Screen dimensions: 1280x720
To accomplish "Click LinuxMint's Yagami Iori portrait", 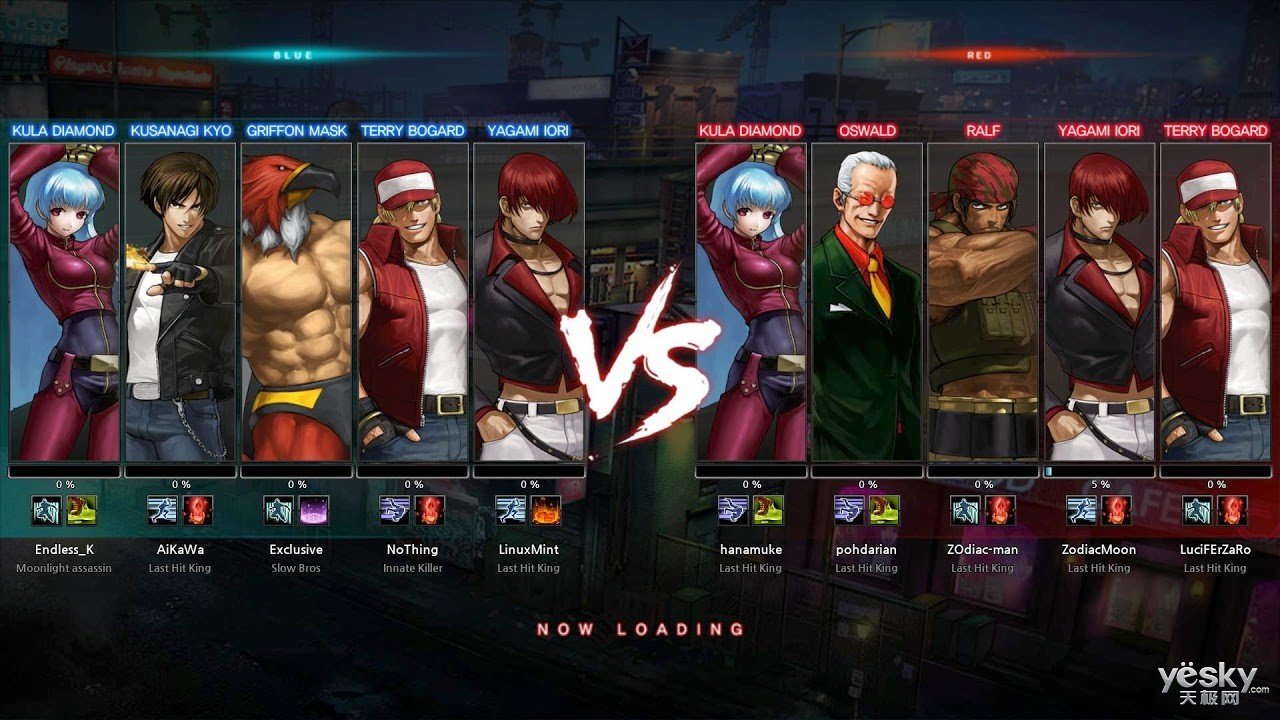I will (x=529, y=302).
